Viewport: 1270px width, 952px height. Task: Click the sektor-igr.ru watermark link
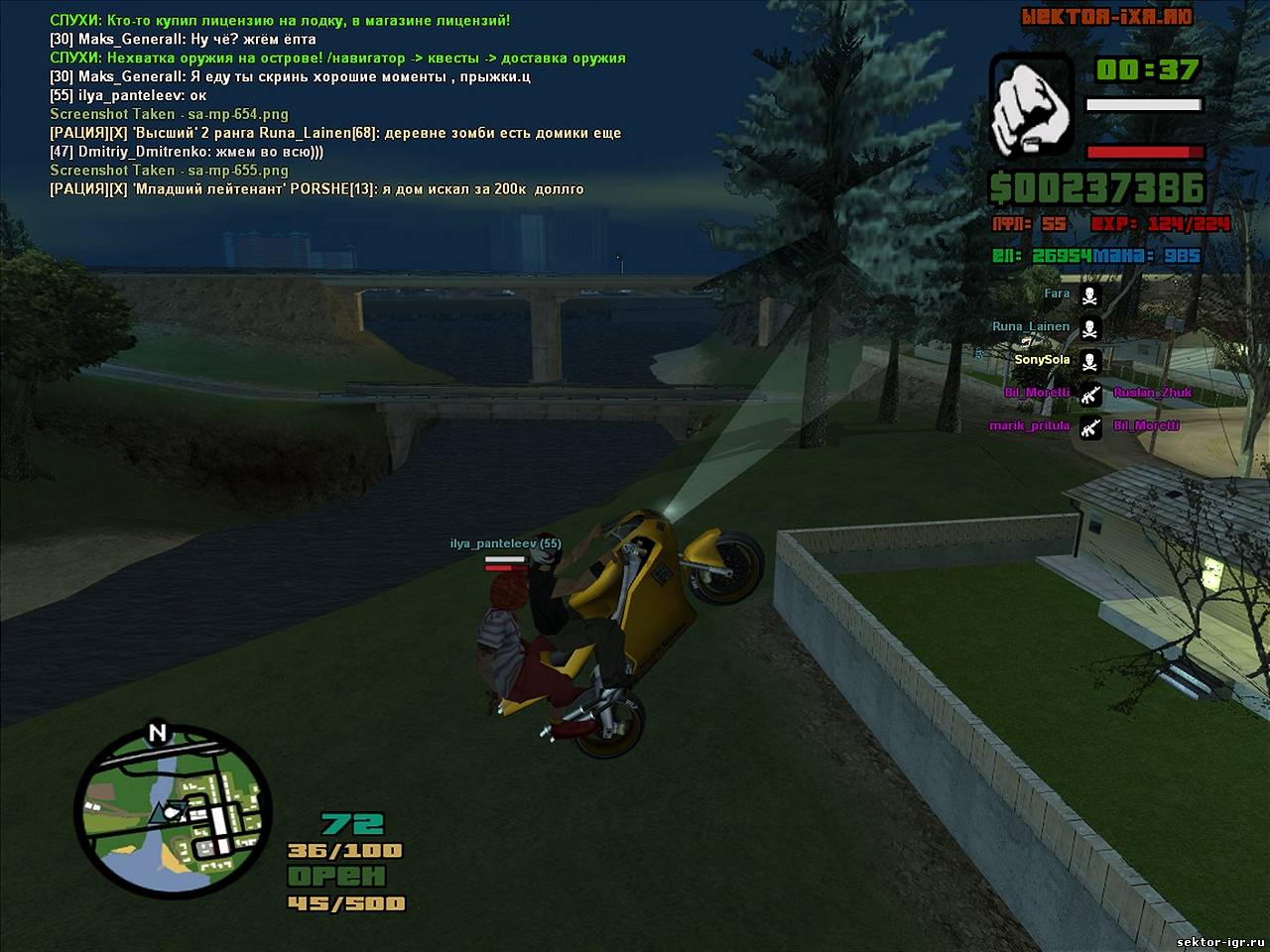1218,941
